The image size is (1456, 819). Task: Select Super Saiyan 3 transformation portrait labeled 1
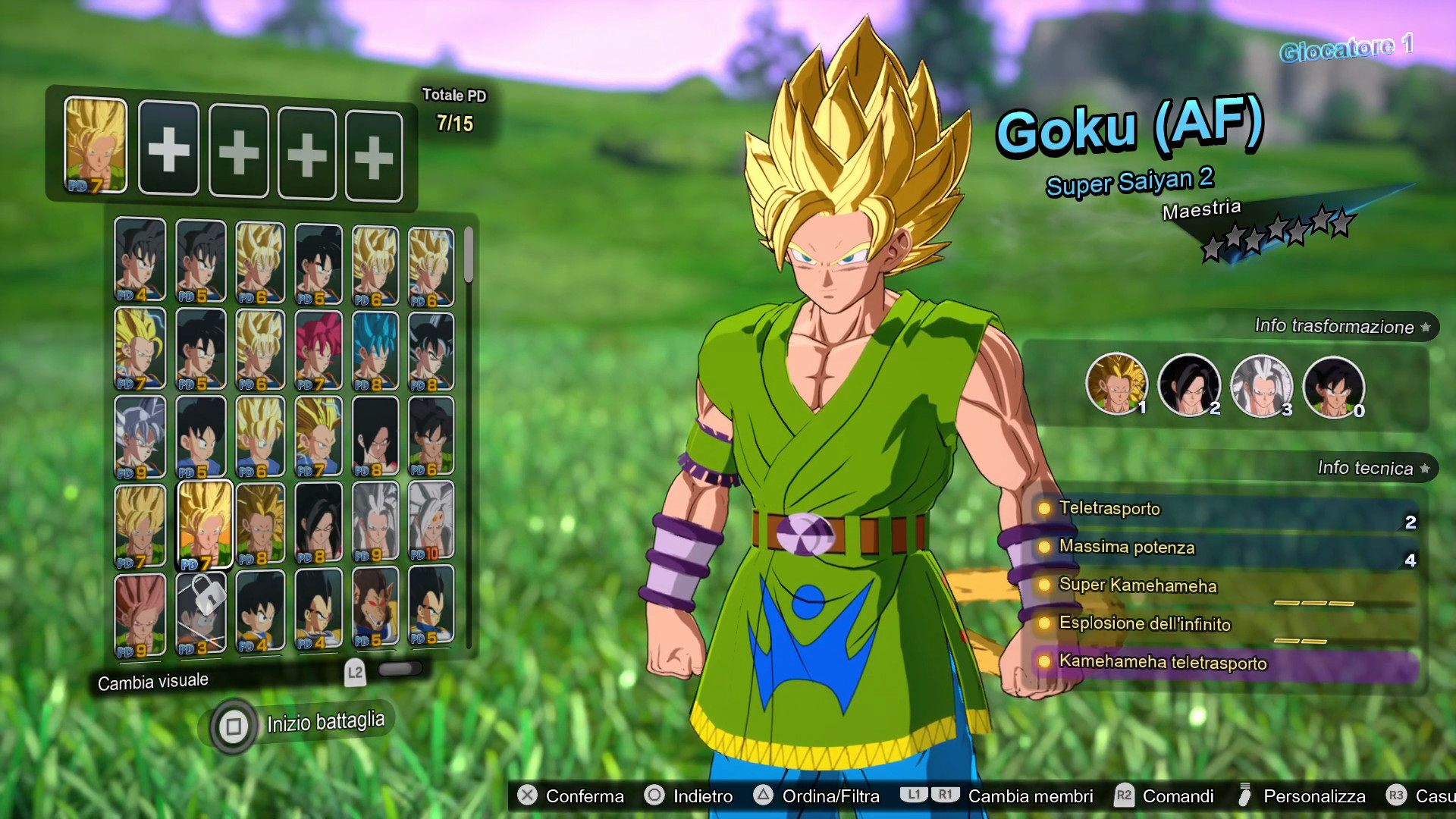tap(1116, 385)
